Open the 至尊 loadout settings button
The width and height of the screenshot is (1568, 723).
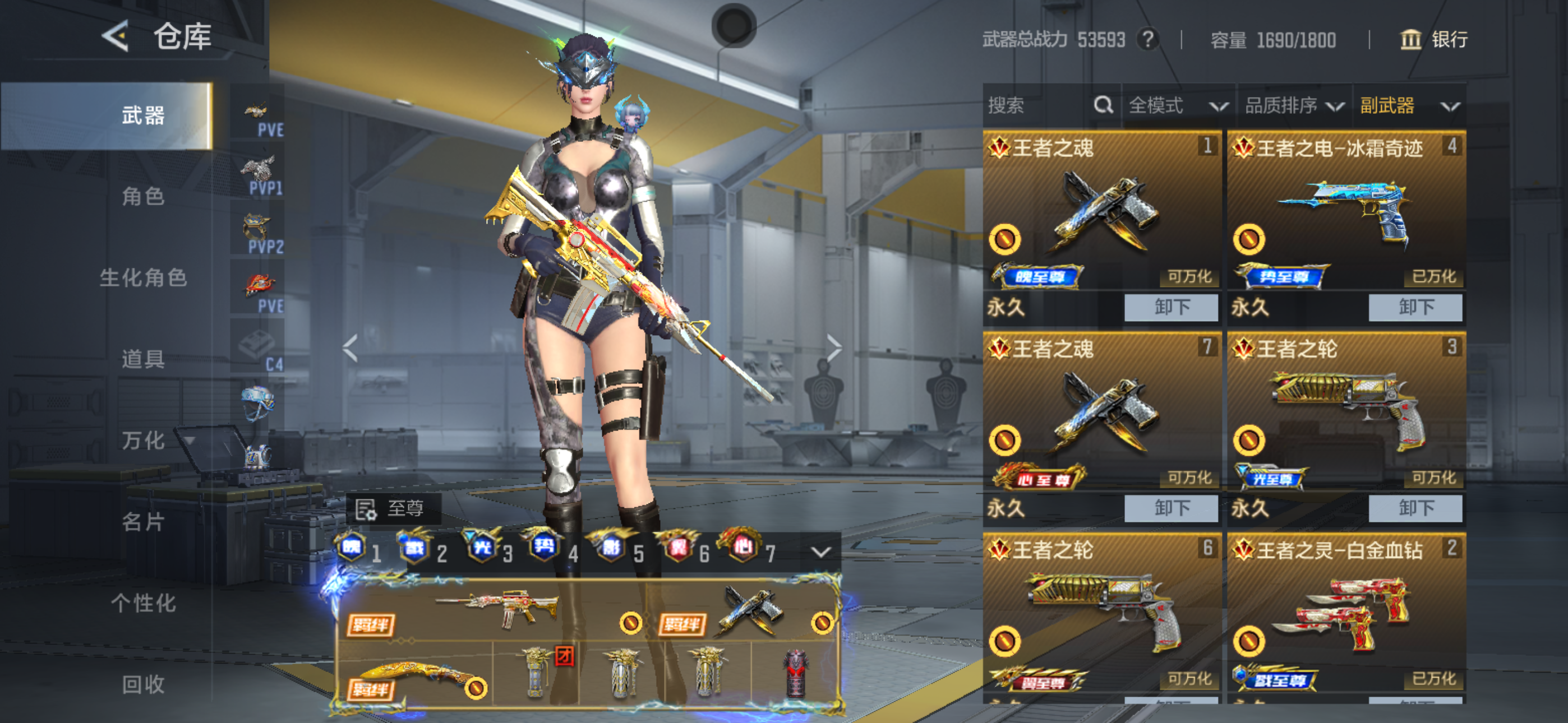point(391,509)
